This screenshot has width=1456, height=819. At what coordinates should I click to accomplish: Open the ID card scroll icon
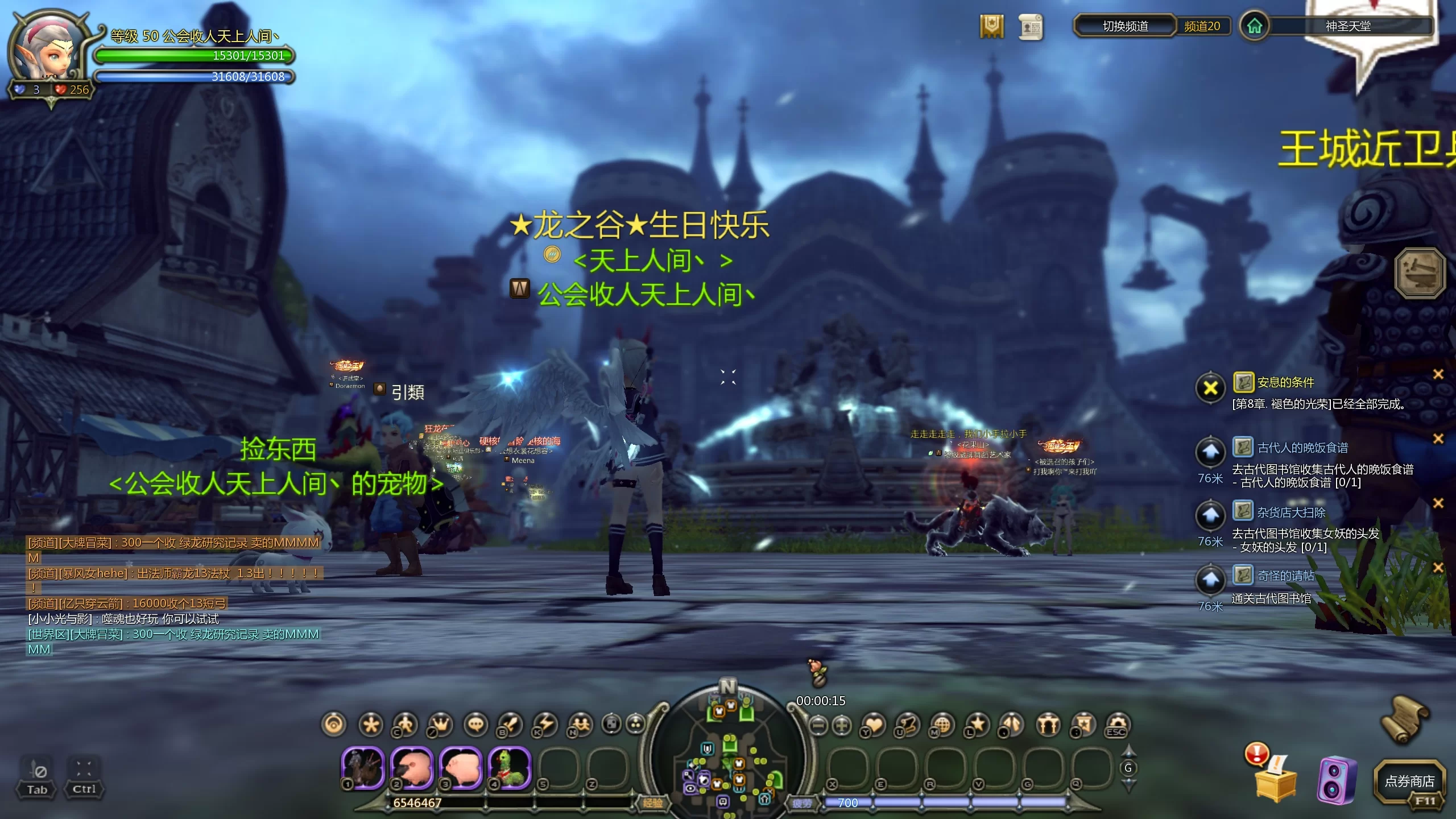click(1030, 27)
